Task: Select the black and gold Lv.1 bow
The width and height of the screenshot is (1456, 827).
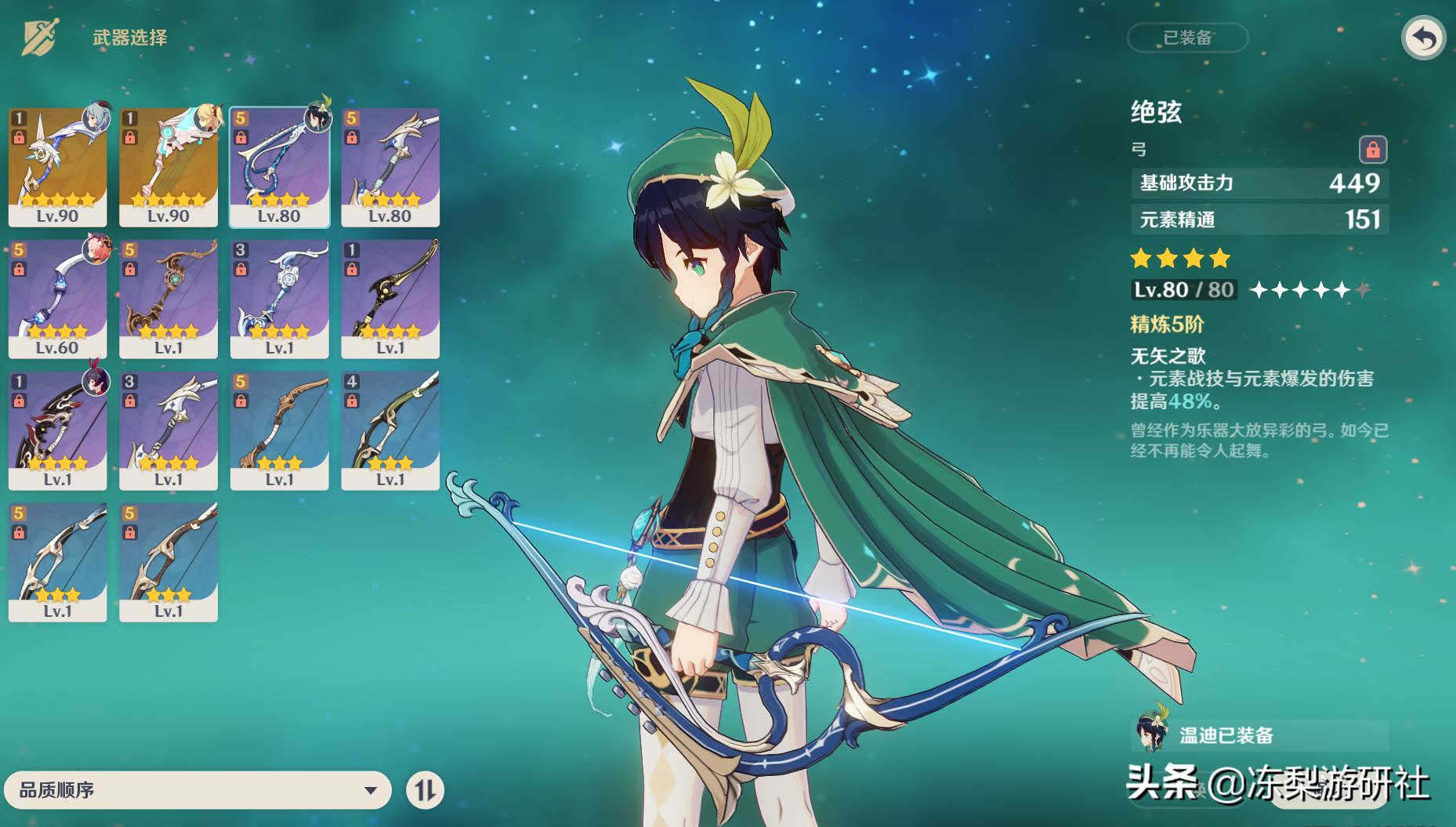Action: tap(390, 299)
